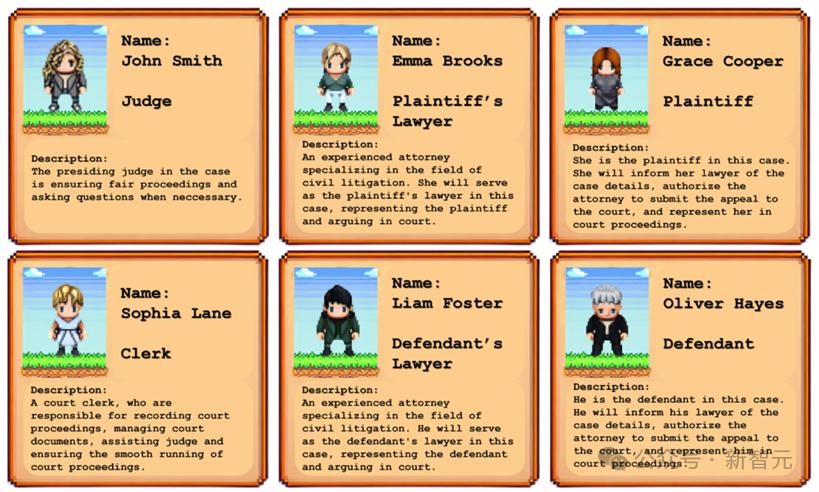The image size is (819, 492).
Task: Pick the Oliver Hayes defendant card
Action: (x=681, y=370)
